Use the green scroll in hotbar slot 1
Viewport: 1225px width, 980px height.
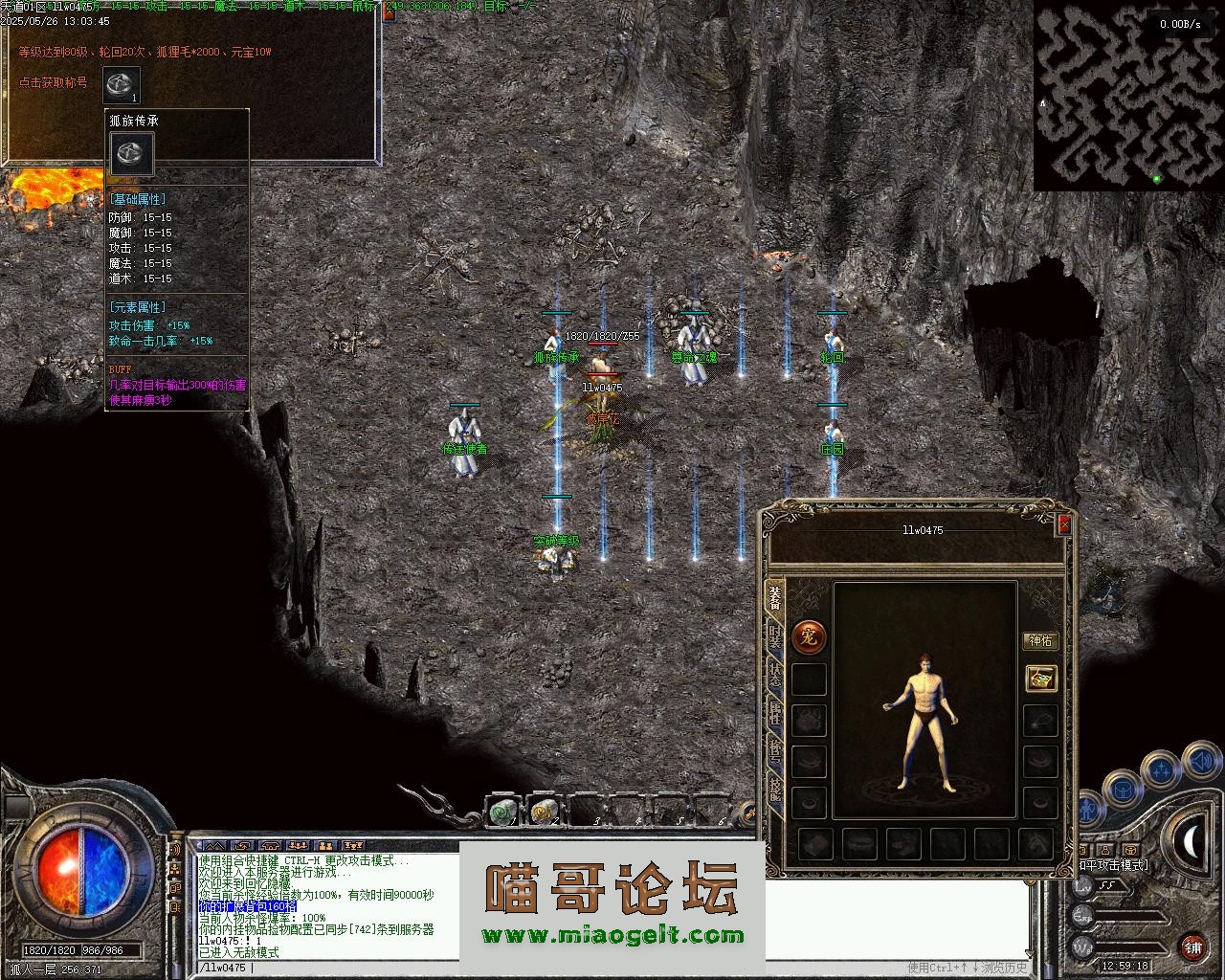coord(502,812)
